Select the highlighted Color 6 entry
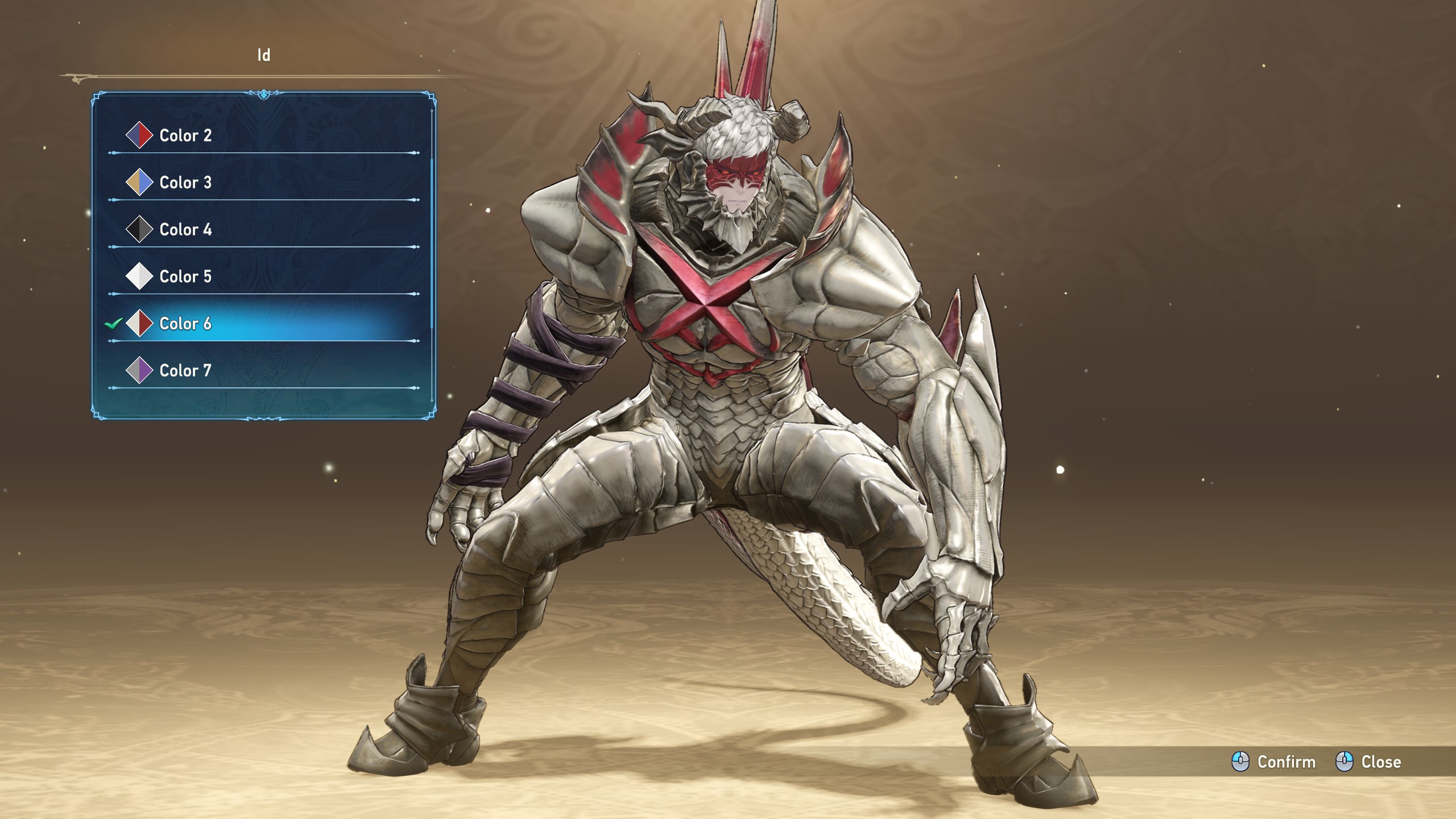The width and height of the screenshot is (1456, 819). (185, 324)
